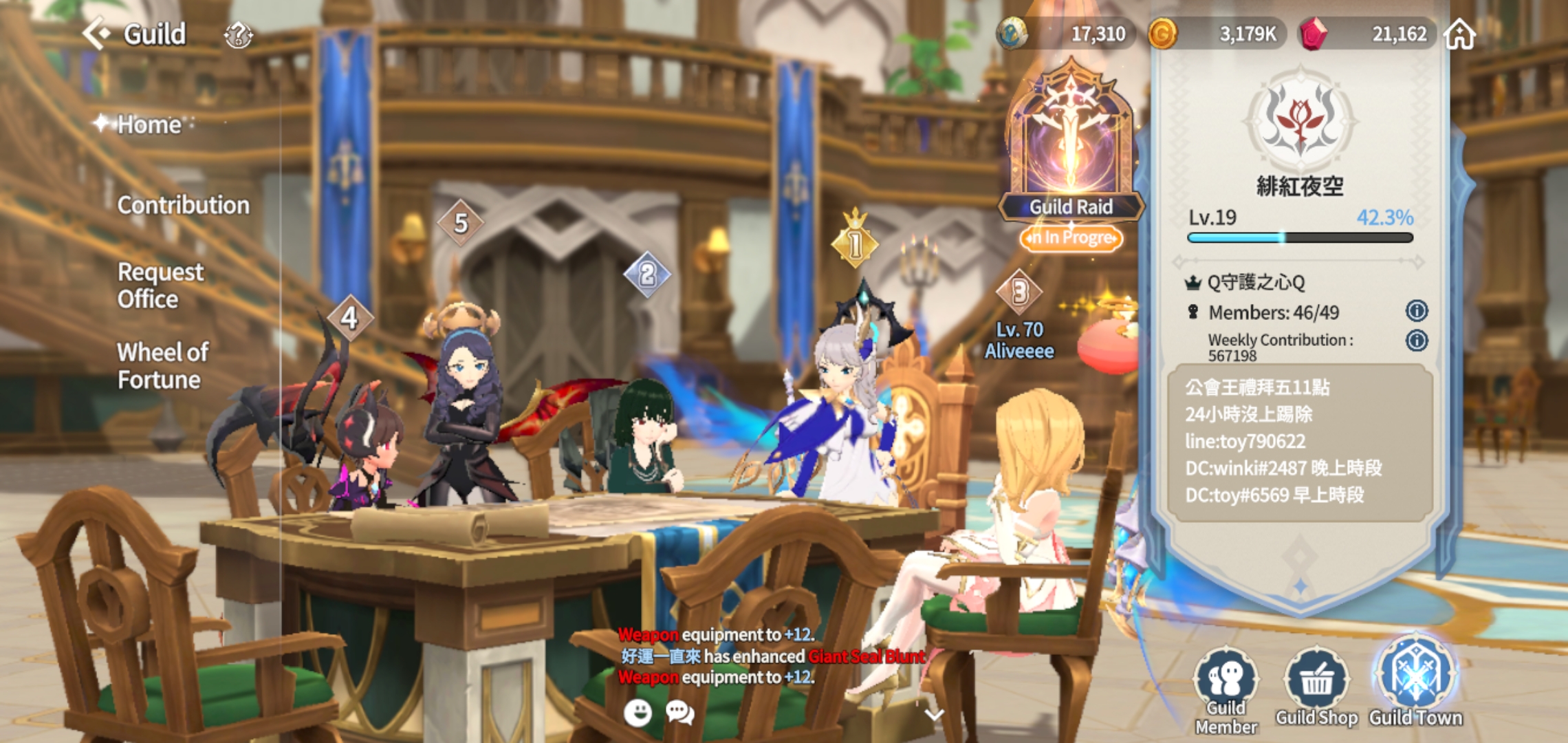This screenshot has height=743, width=1568.
Task: Show Weekly Contribution info icon details
Action: (x=1416, y=341)
